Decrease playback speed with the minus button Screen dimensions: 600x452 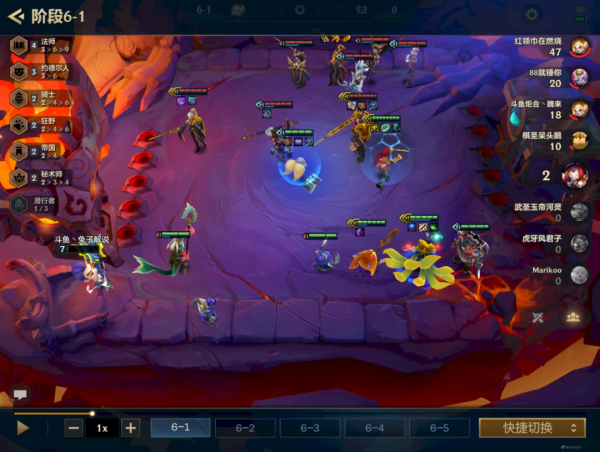tap(74, 427)
